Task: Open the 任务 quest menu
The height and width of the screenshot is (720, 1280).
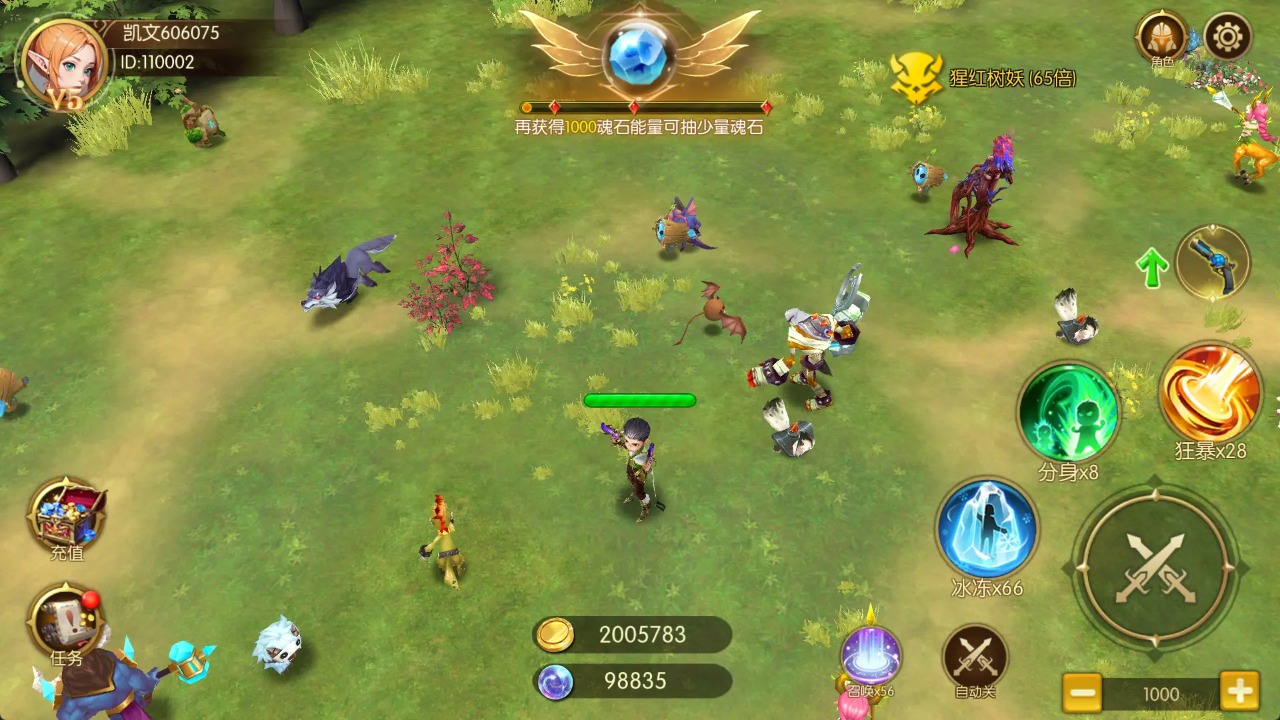Action: point(66,622)
